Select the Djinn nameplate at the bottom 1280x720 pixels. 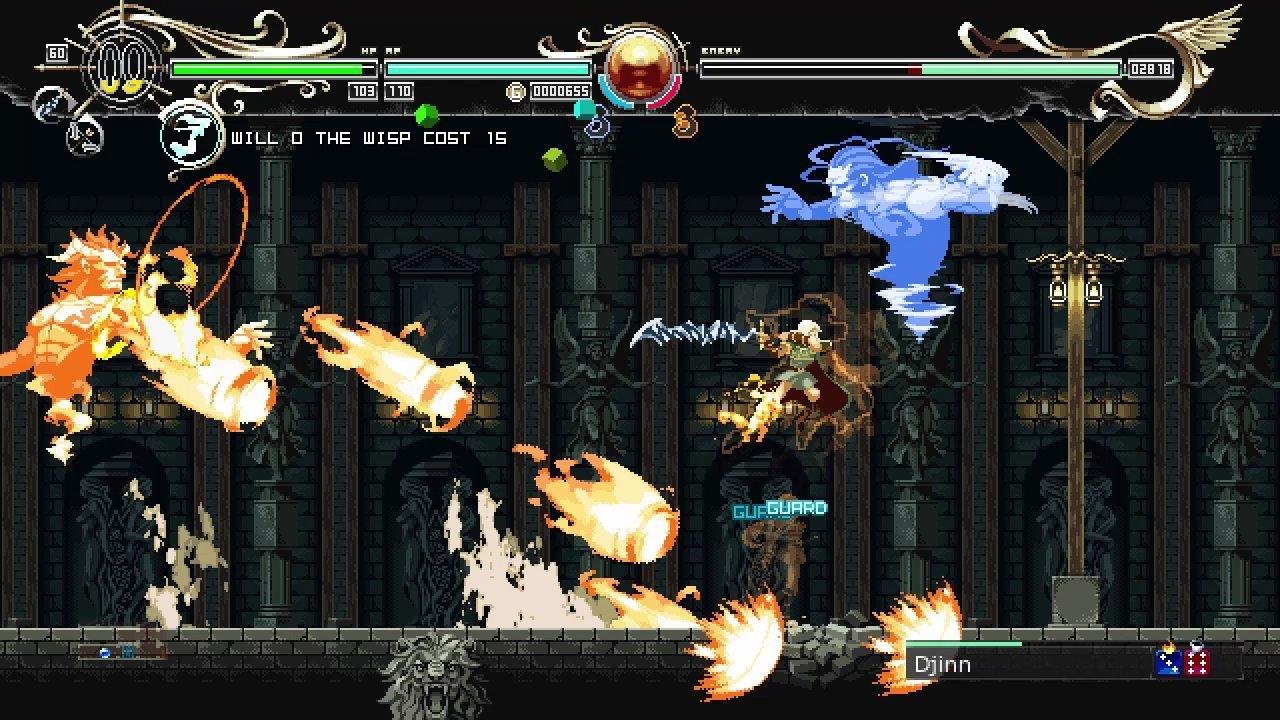pos(945,663)
